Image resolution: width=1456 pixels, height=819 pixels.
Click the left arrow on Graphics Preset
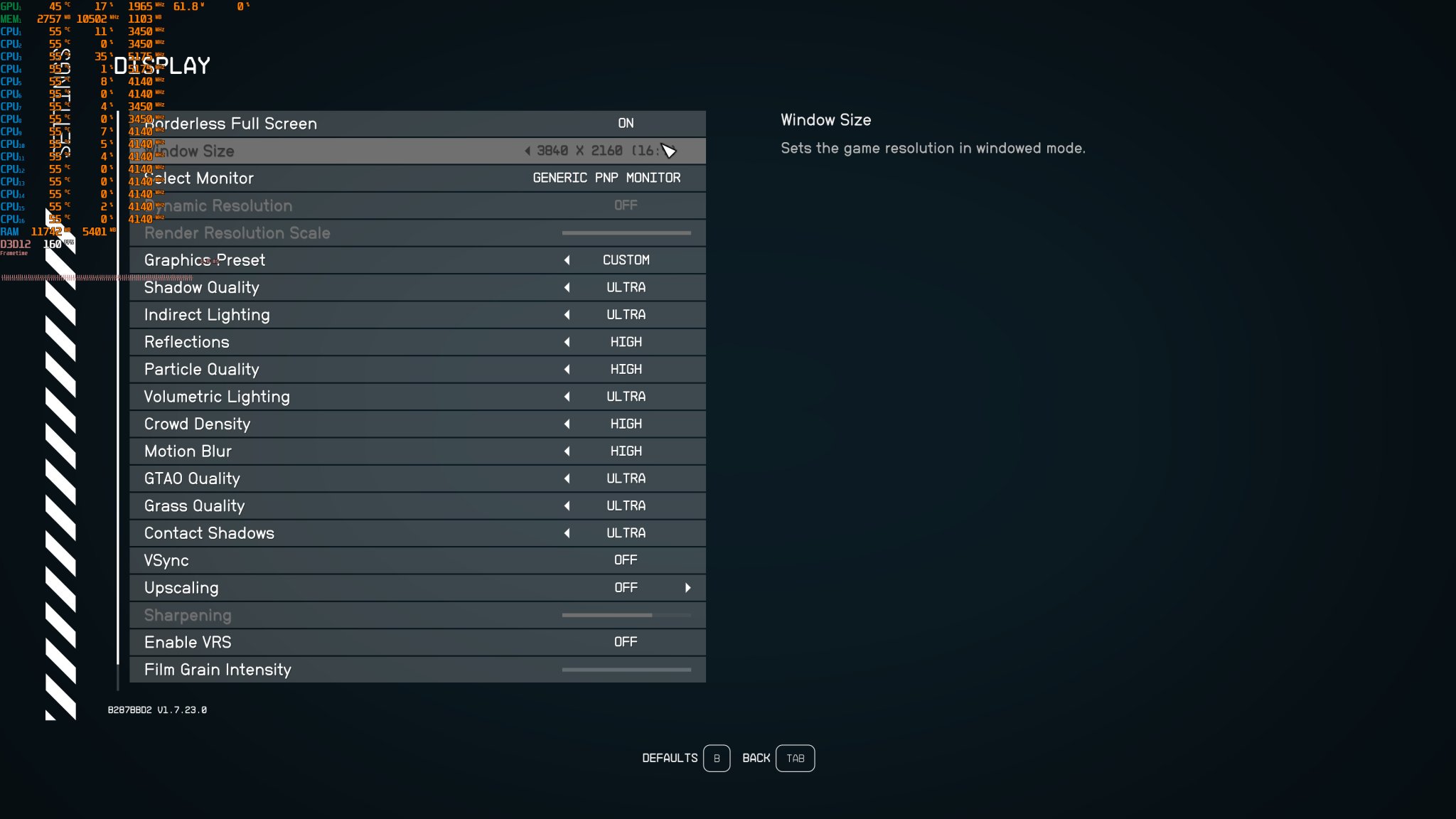[x=567, y=260]
